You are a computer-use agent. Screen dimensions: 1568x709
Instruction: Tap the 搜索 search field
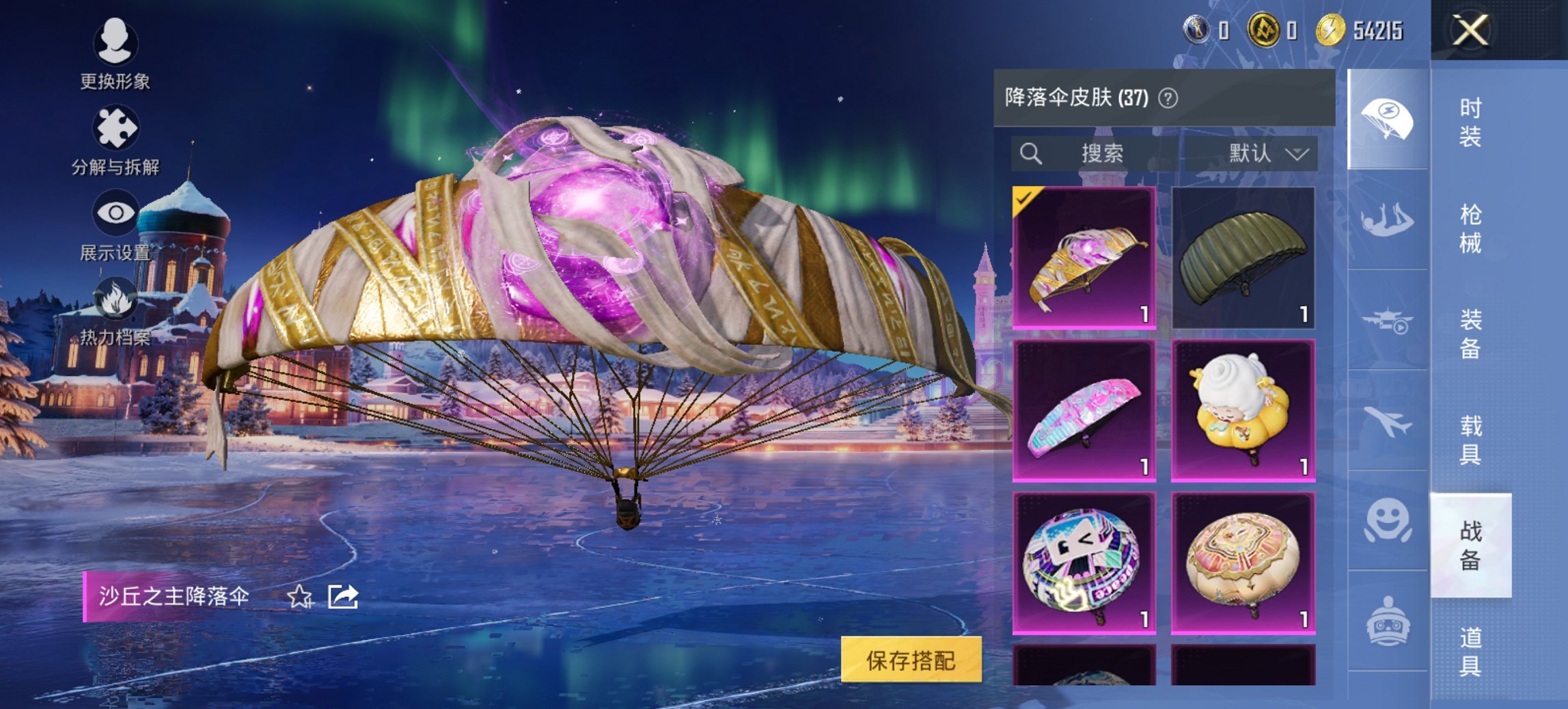[1103, 154]
